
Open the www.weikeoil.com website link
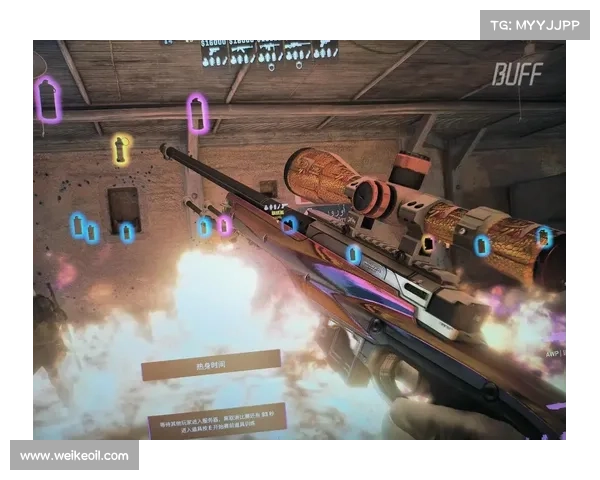tap(75, 456)
